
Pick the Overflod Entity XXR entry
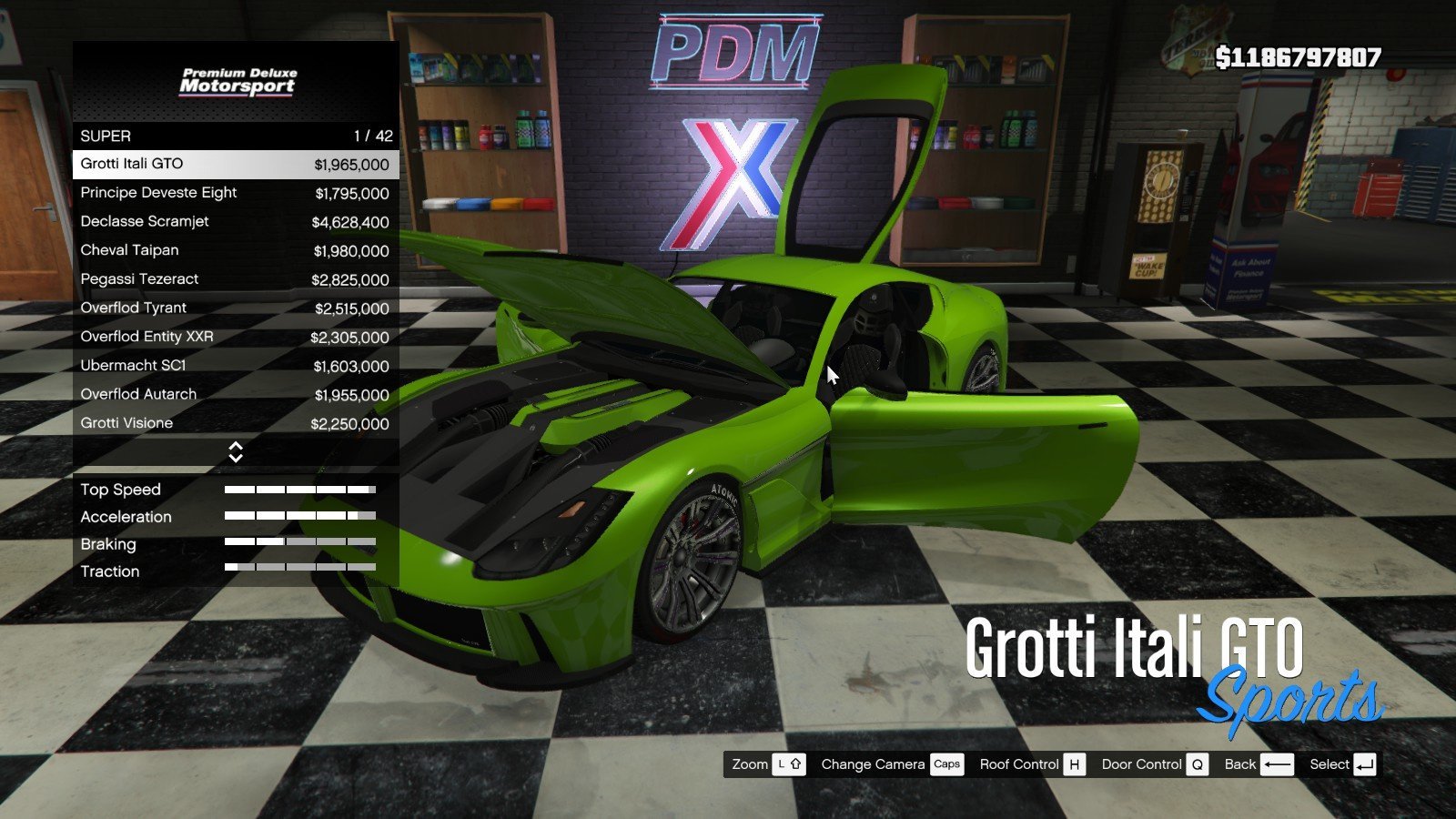[x=235, y=337]
